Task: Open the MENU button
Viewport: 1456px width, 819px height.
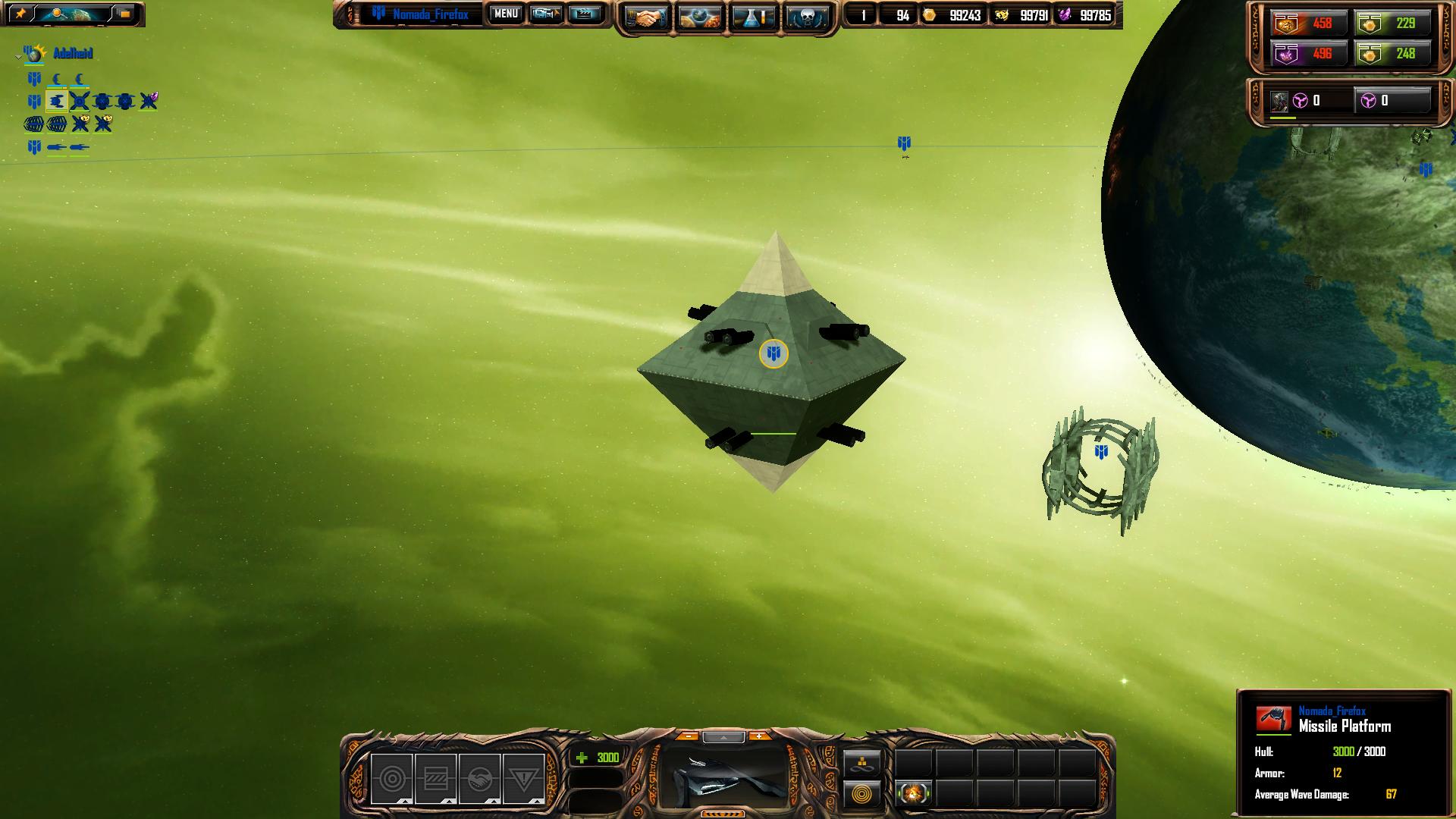Action: pyautogui.click(x=506, y=14)
